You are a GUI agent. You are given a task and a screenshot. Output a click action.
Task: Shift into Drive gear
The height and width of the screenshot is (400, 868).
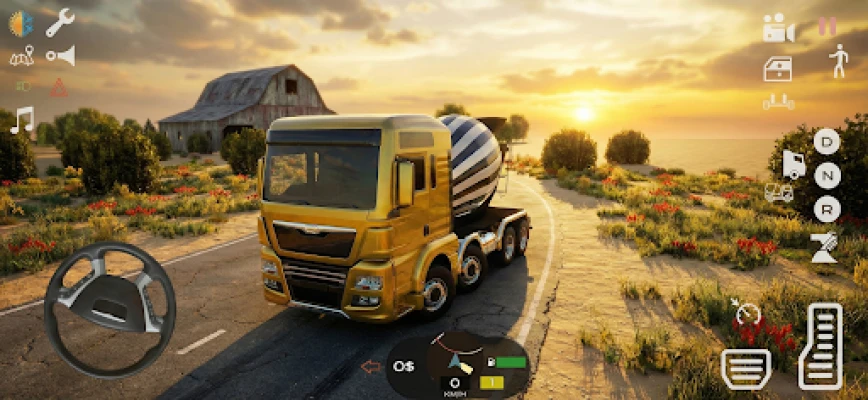click(826, 141)
